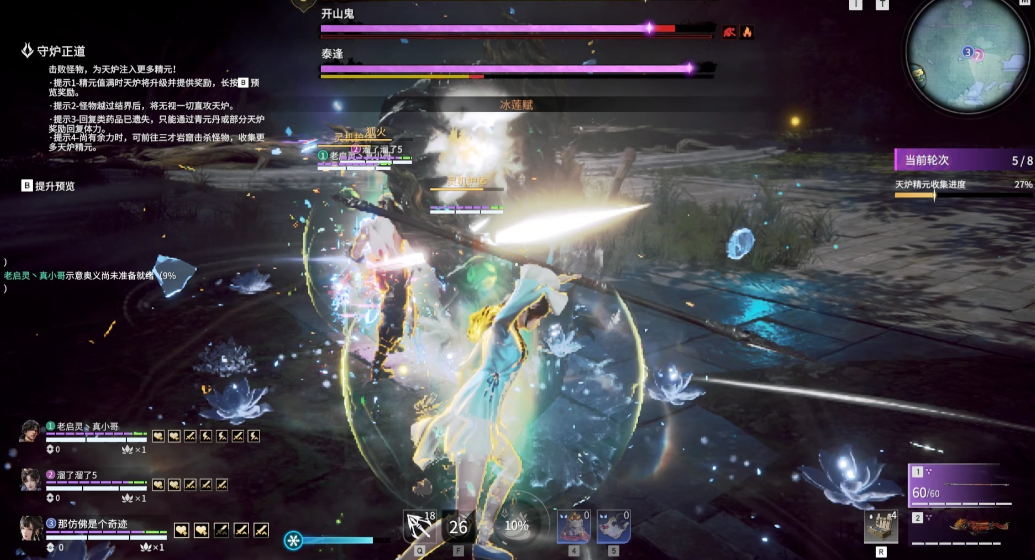Open the 当前轮次 round progress panel
The width and height of the screenshot is (1035, 560).
click(963, 160)
